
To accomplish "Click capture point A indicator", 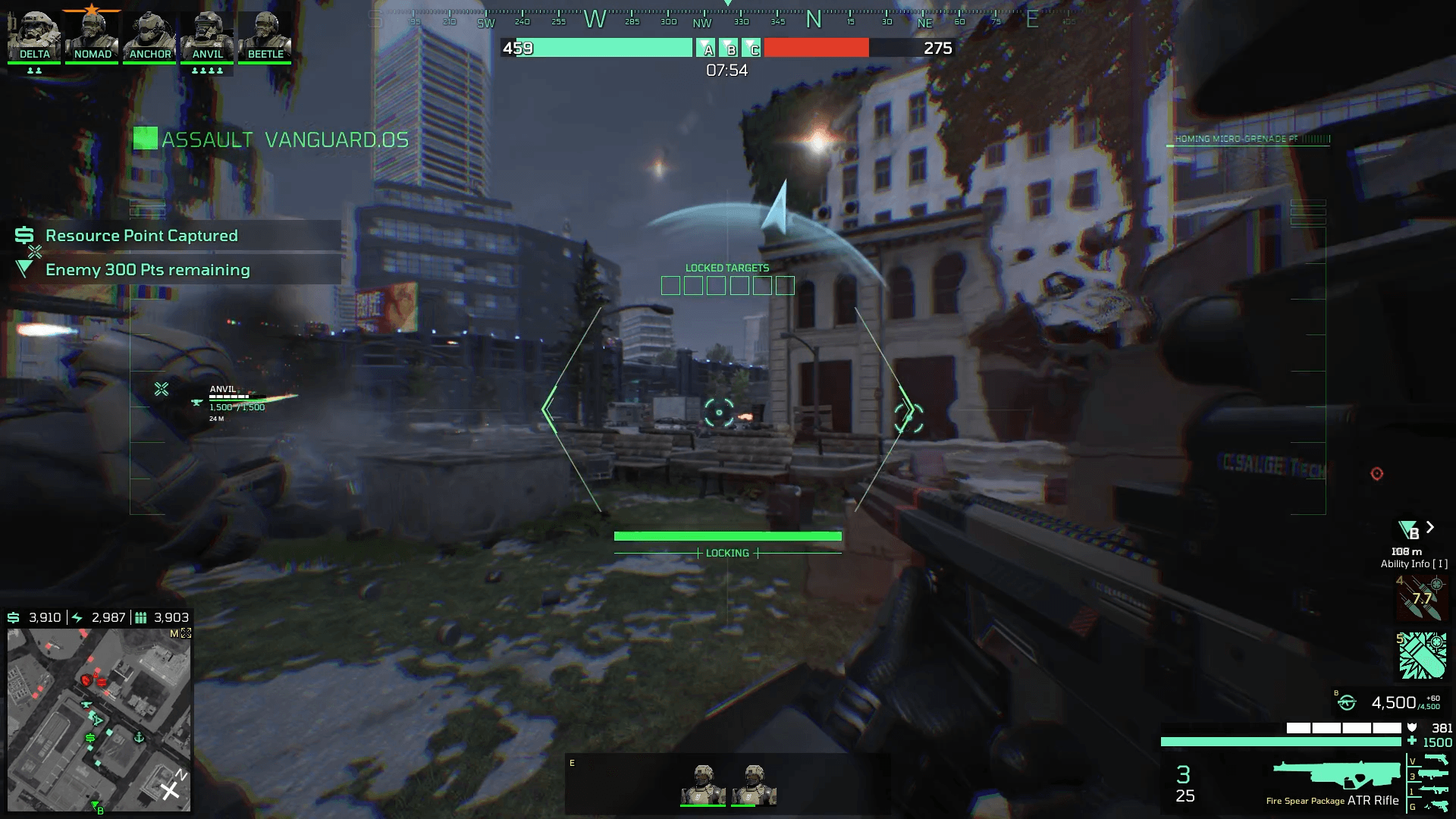I will 706,49.
